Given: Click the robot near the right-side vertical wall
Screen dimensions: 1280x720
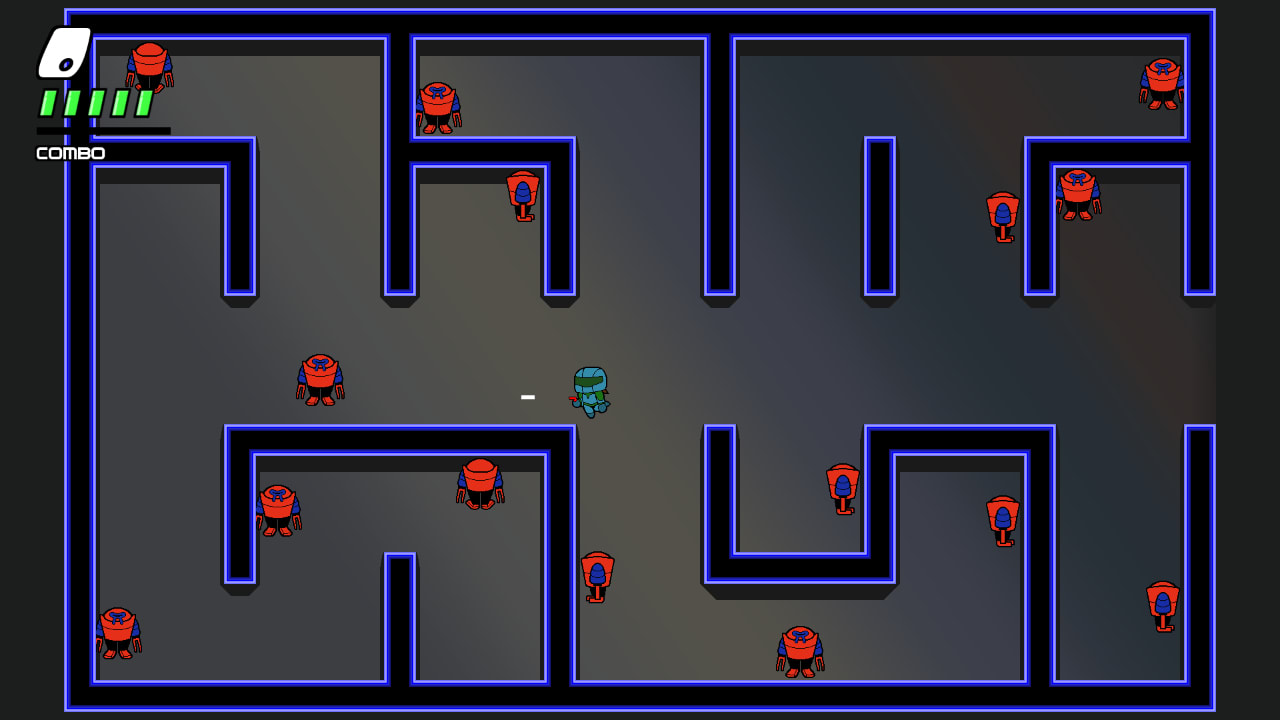Looking at the screenshot, I should point(1001,515).
